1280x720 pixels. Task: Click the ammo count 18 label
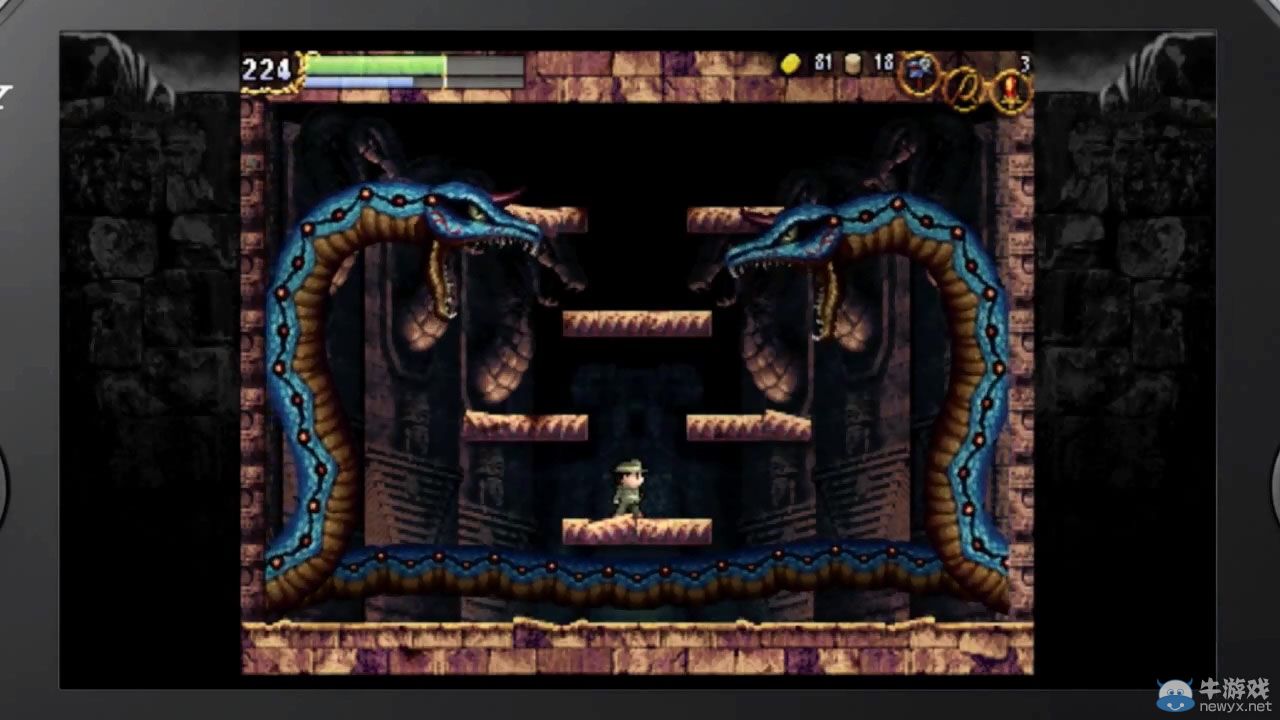click(884, 62)
